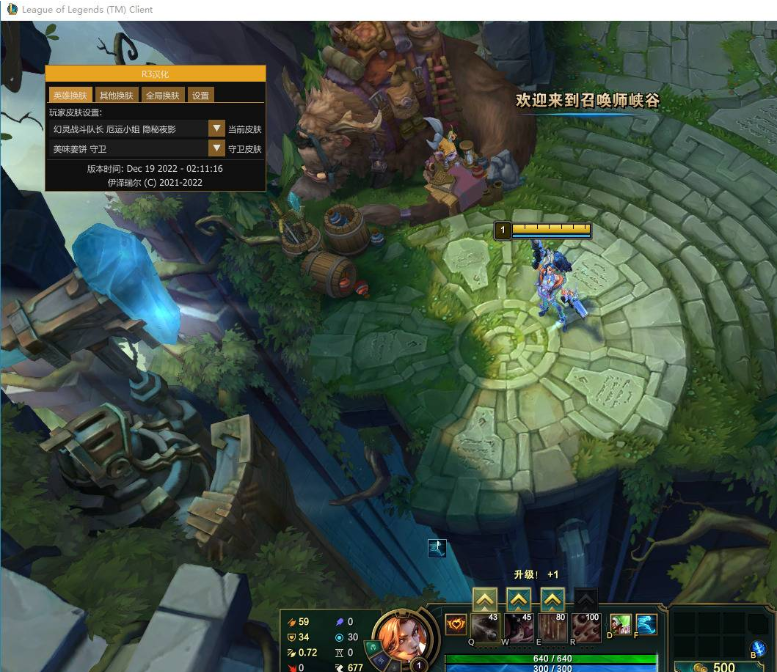
Task: Level up the Q ability
Action: 484,600
